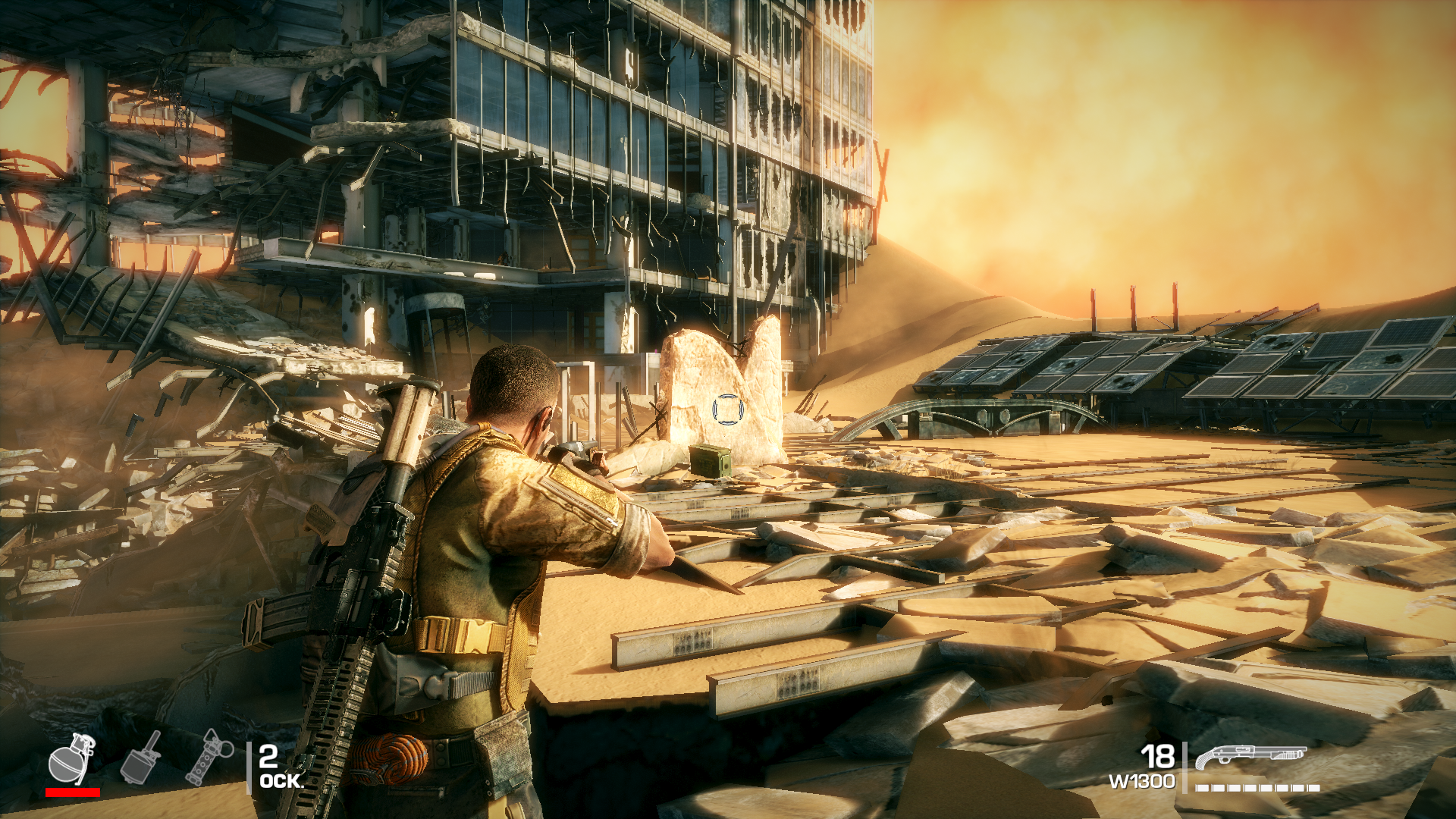Choose the sticky grenade icon

[x=141, y=758]
